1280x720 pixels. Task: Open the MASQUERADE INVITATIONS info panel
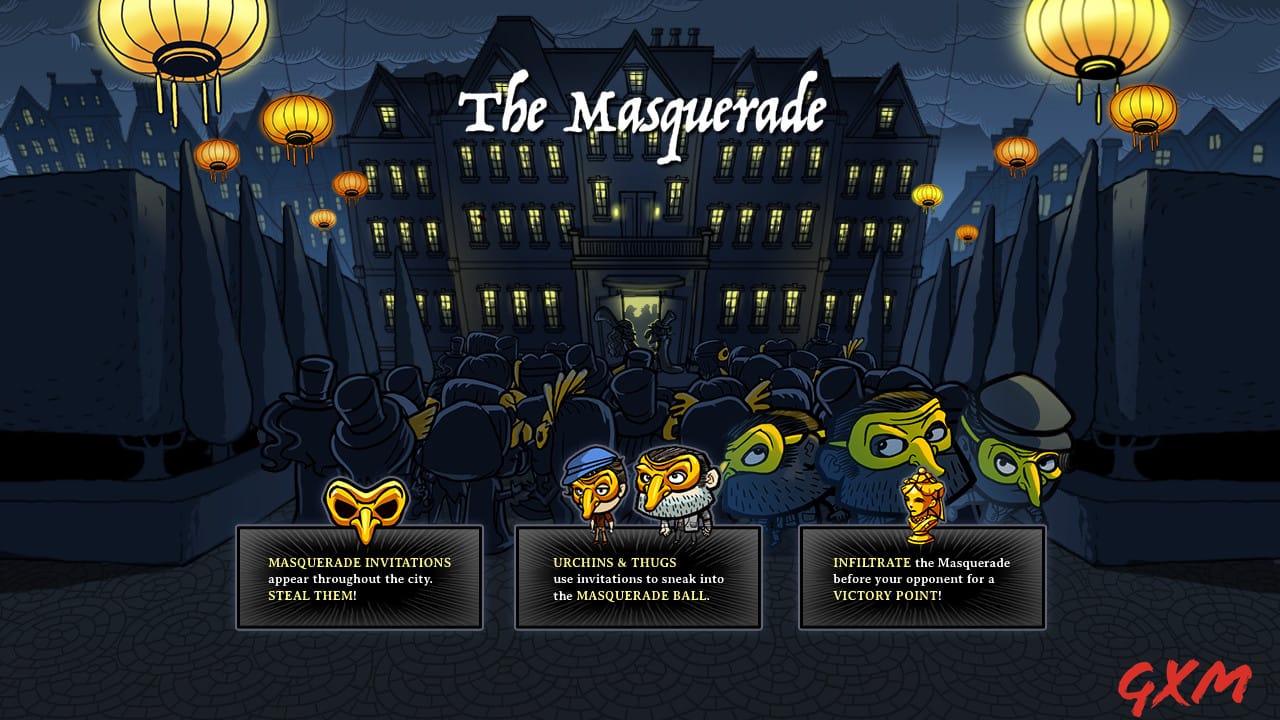(x=360, y=578)
